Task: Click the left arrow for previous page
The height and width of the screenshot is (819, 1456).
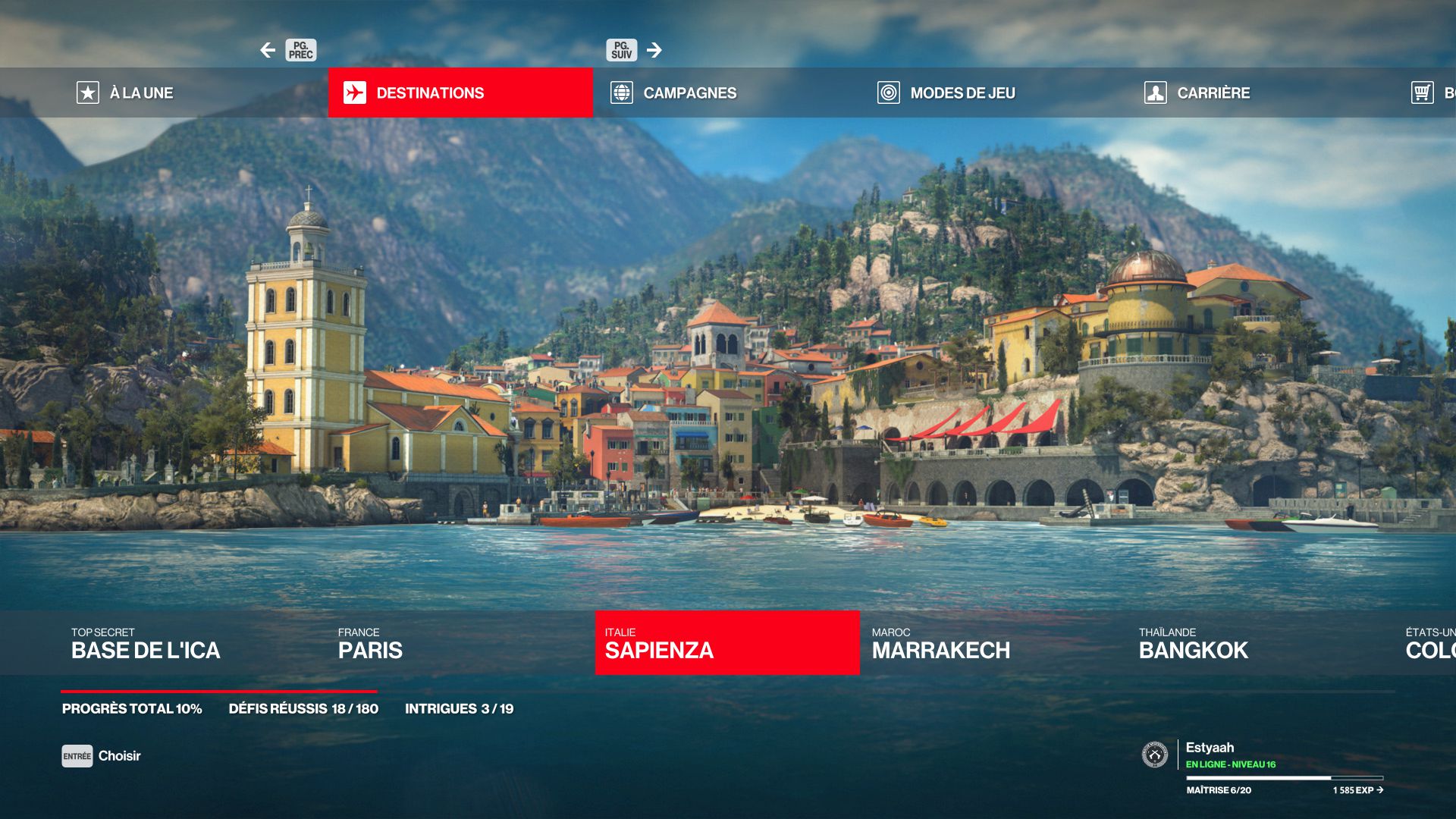Action: pos(268,50)
